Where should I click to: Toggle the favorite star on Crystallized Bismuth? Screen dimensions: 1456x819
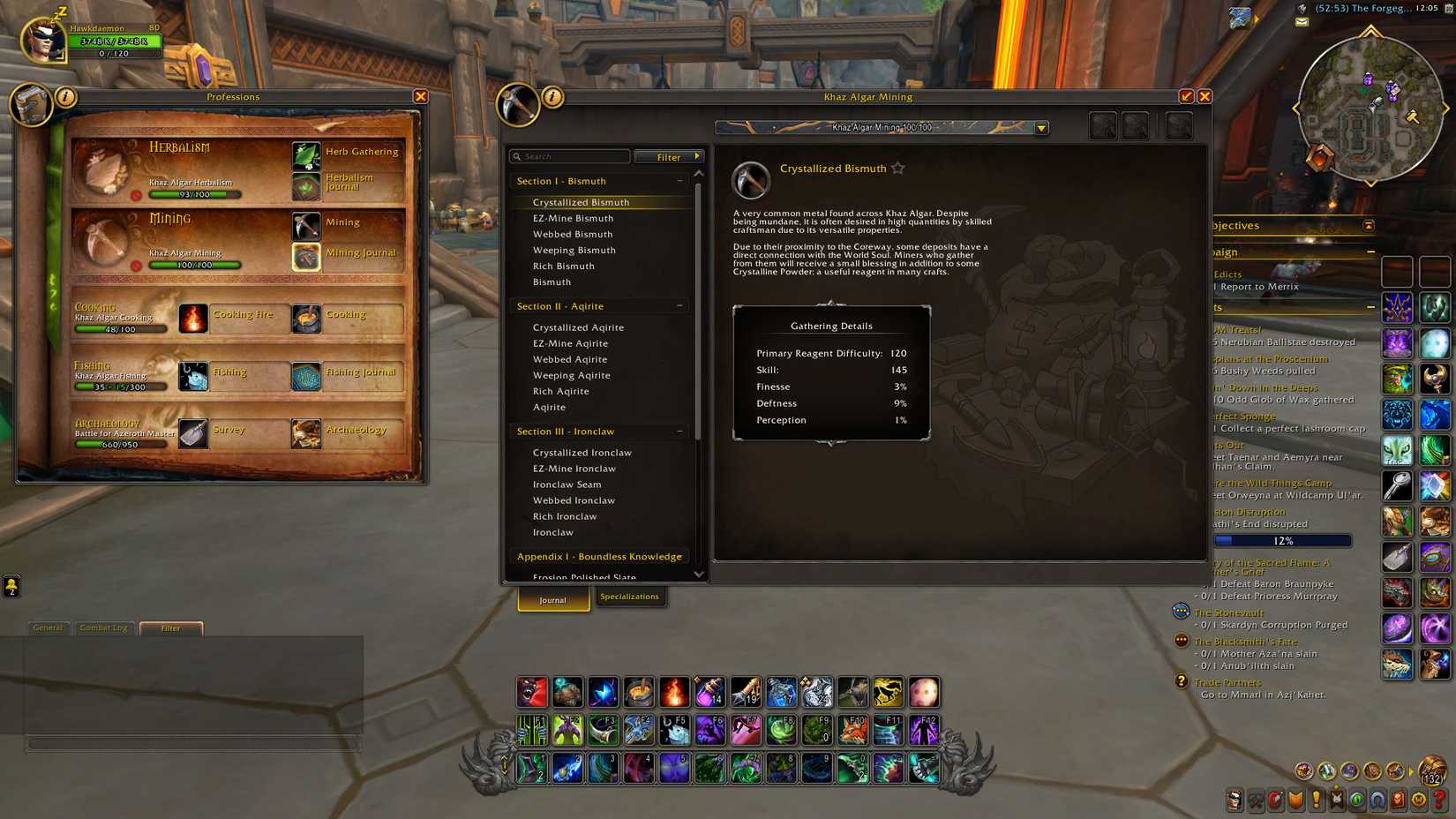click(897, 168)
